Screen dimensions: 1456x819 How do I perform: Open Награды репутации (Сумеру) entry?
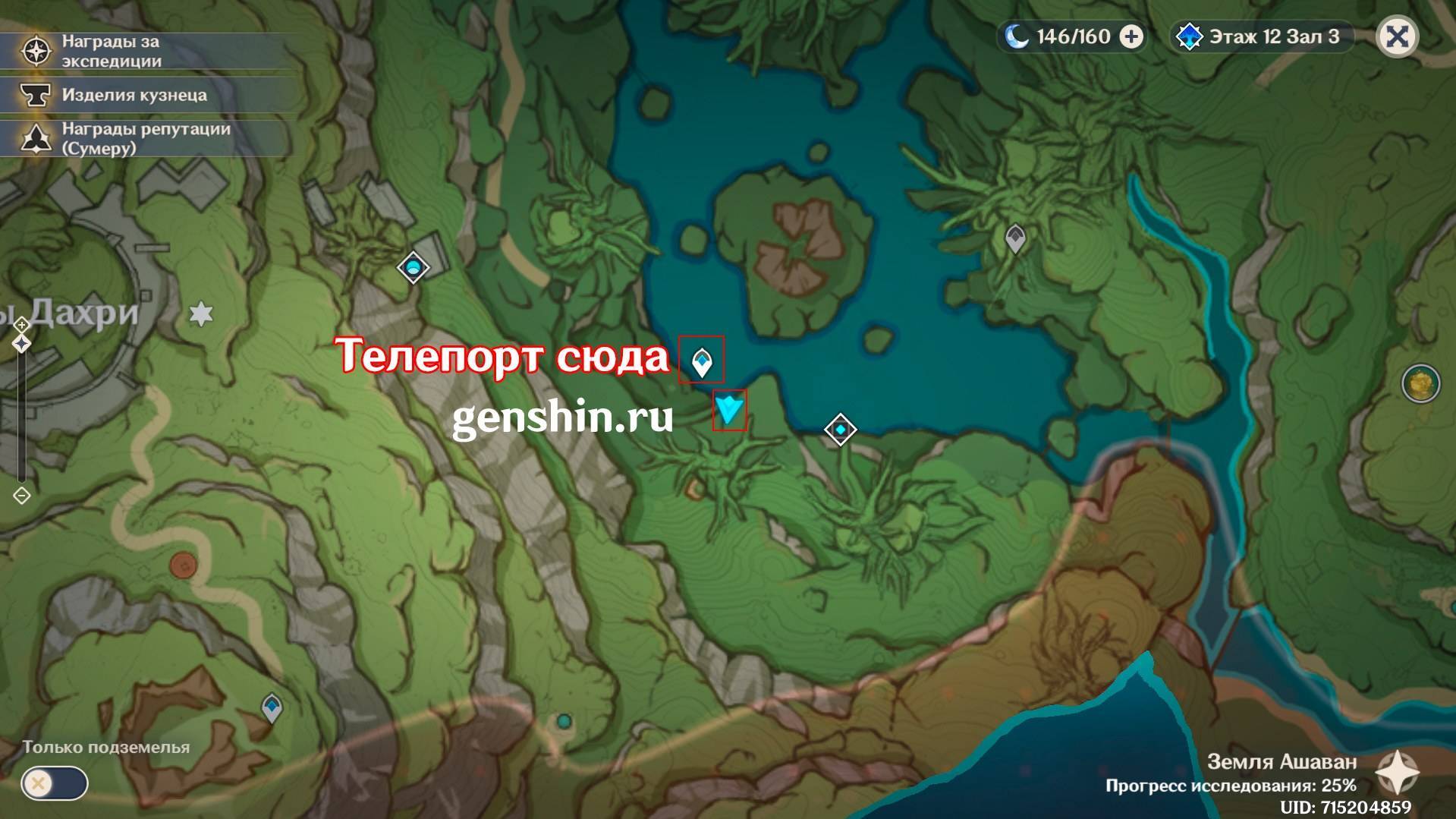[x=144, y=138]
